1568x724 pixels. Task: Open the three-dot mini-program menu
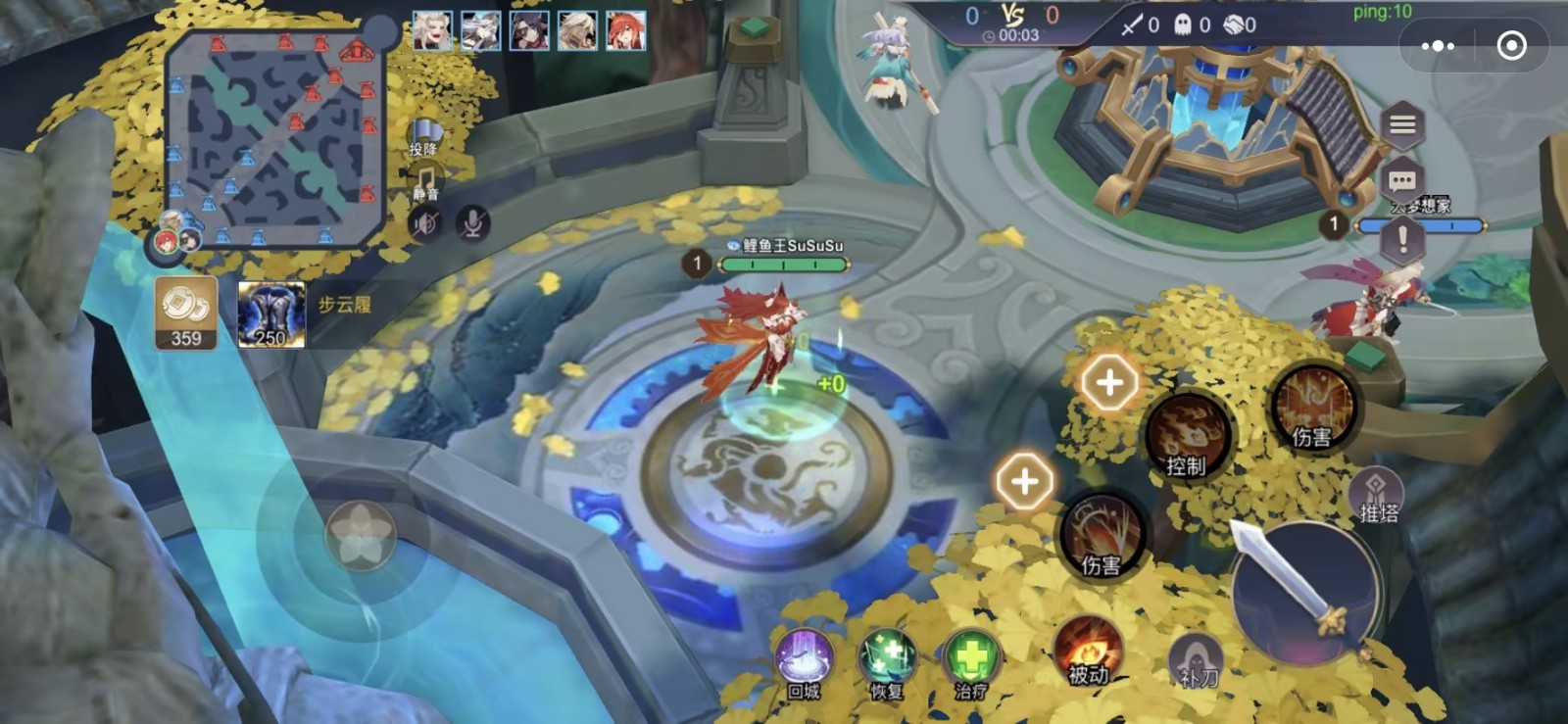1439,45
